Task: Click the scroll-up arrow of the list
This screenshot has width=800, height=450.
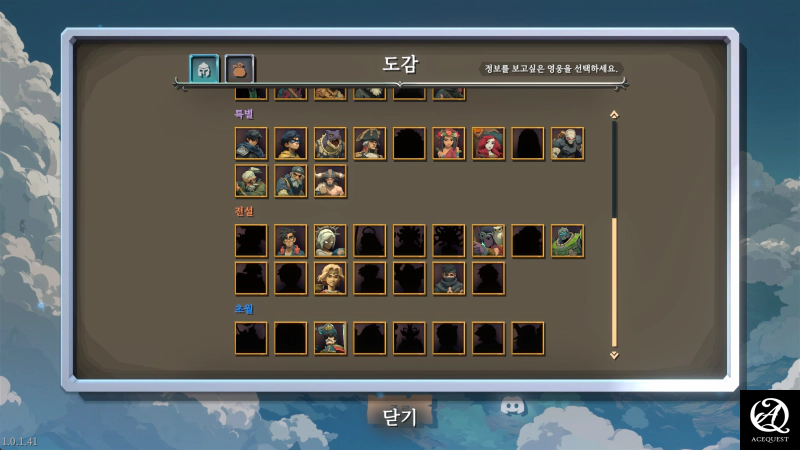Action: 614,115
